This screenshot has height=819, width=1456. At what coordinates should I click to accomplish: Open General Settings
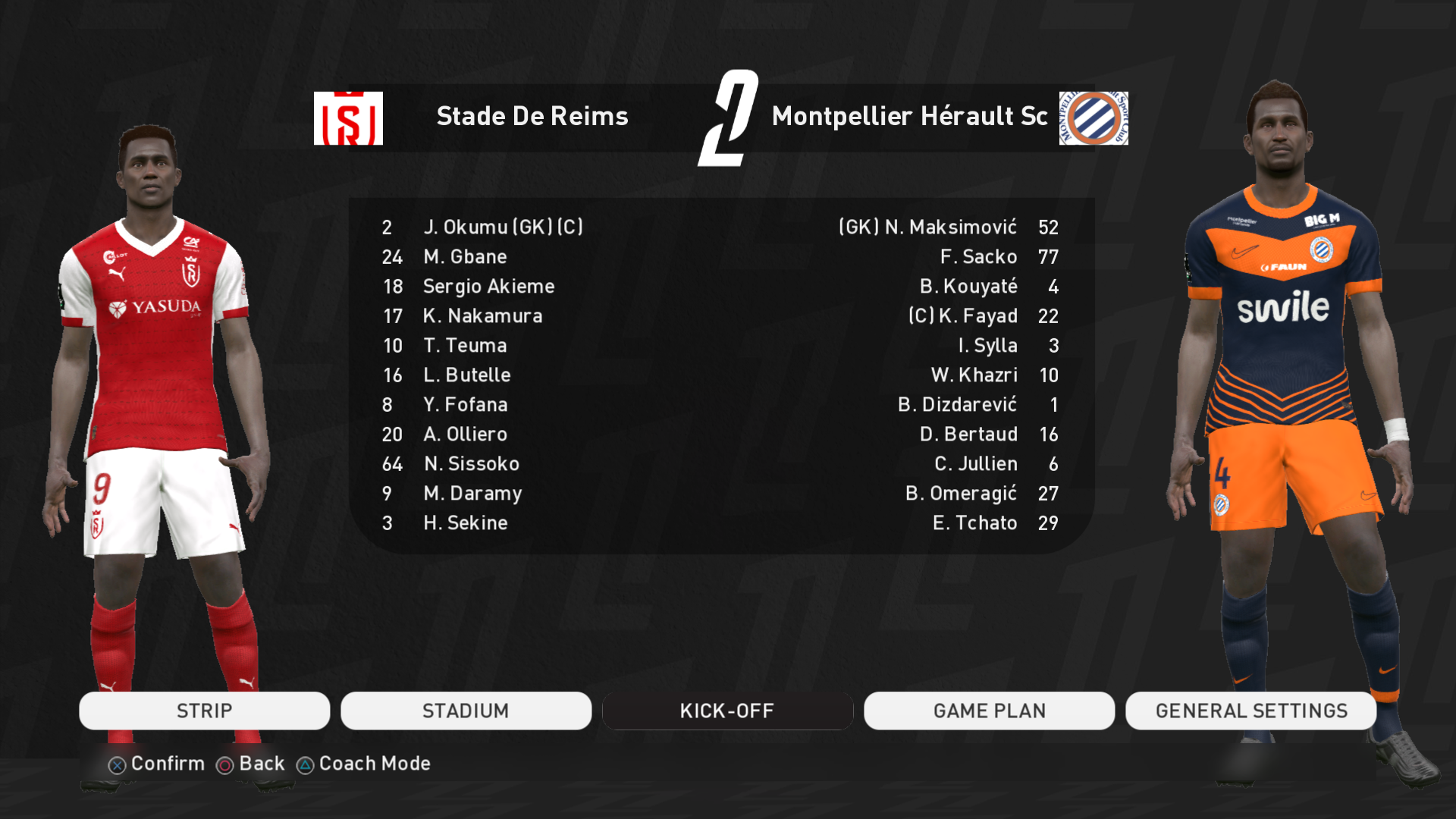[x=1250, y=711]
